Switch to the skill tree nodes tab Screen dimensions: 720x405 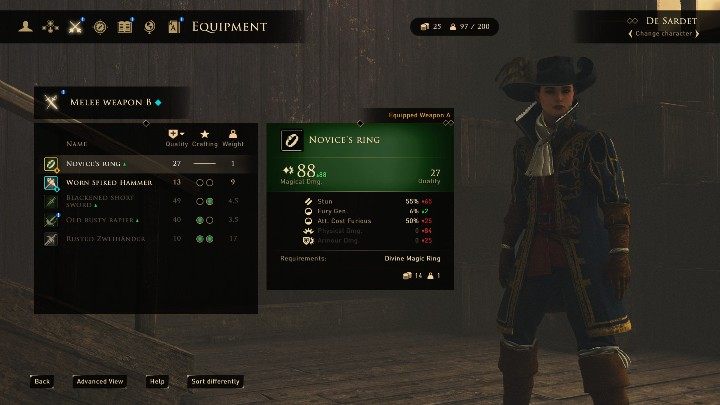pos(51,27)
